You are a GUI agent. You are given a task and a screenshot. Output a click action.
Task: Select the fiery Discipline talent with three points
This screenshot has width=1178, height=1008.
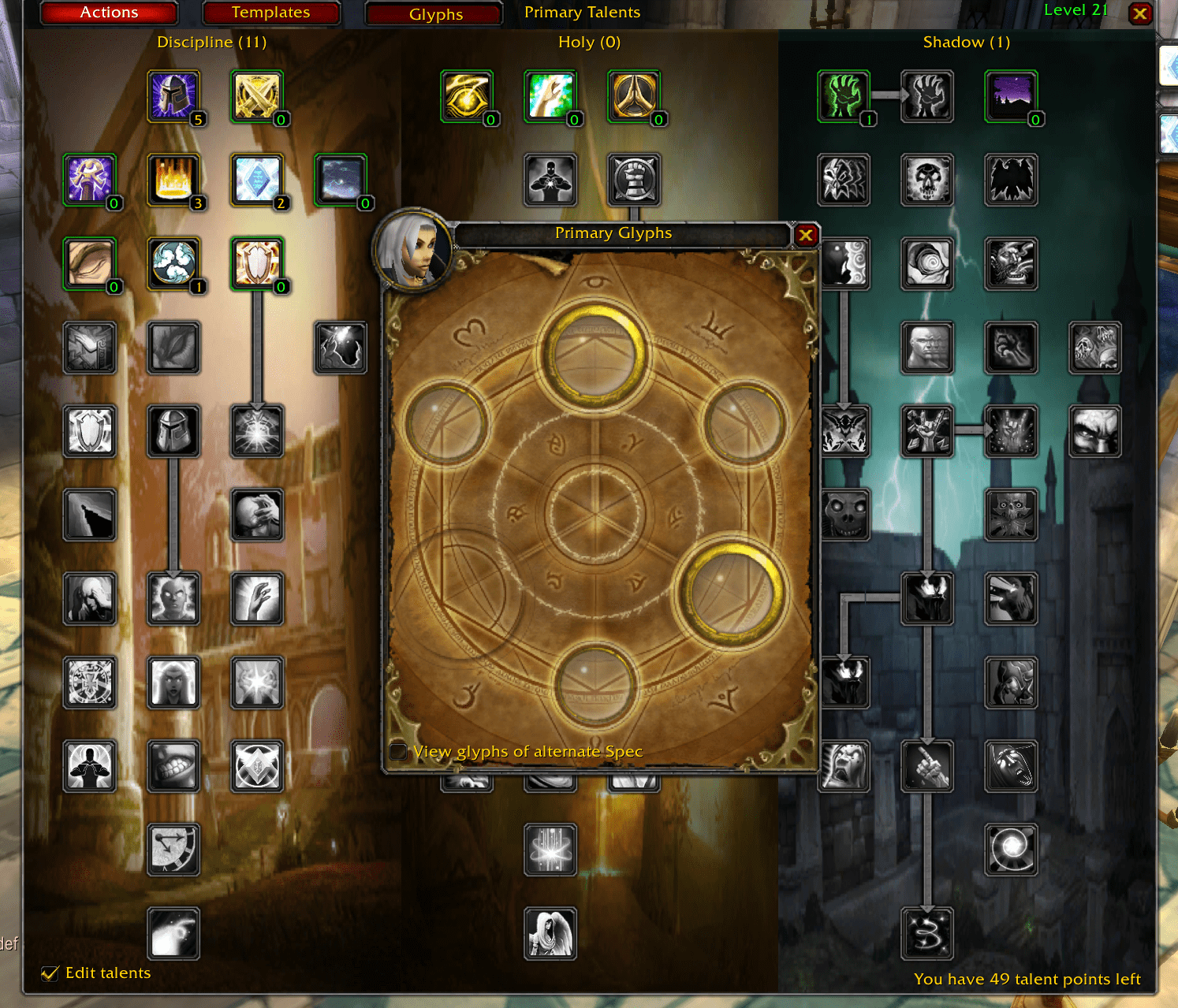point(173,180)
